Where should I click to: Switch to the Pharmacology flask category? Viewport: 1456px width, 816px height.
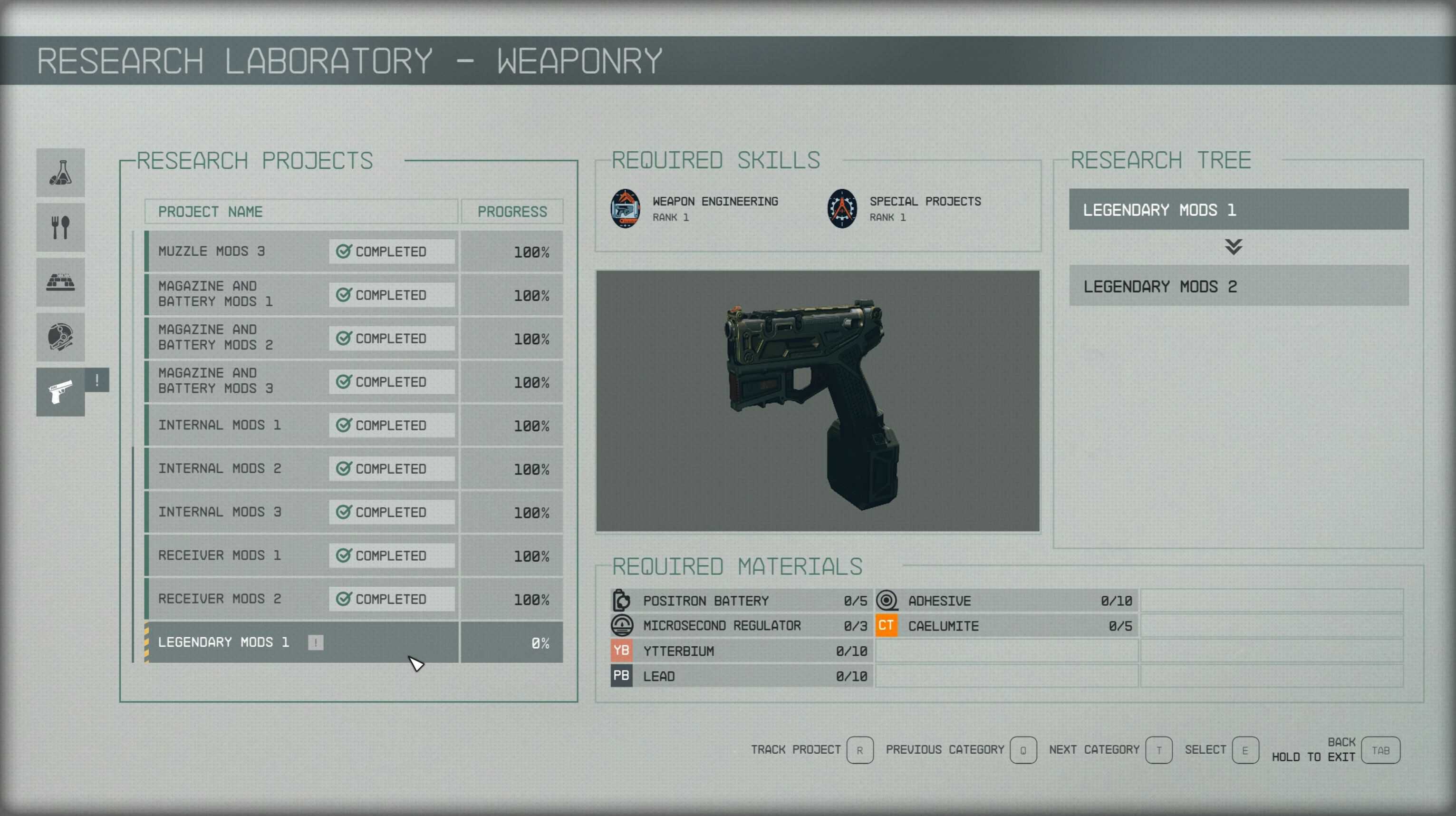point(60,173)
